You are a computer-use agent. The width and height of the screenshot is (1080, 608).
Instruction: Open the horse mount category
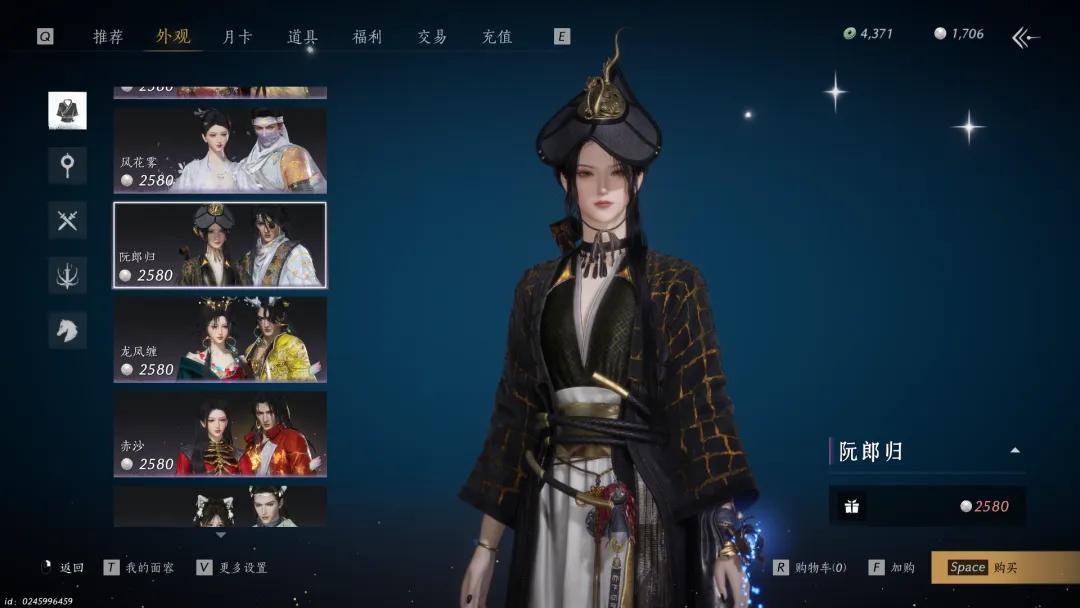tap(67, 330)
